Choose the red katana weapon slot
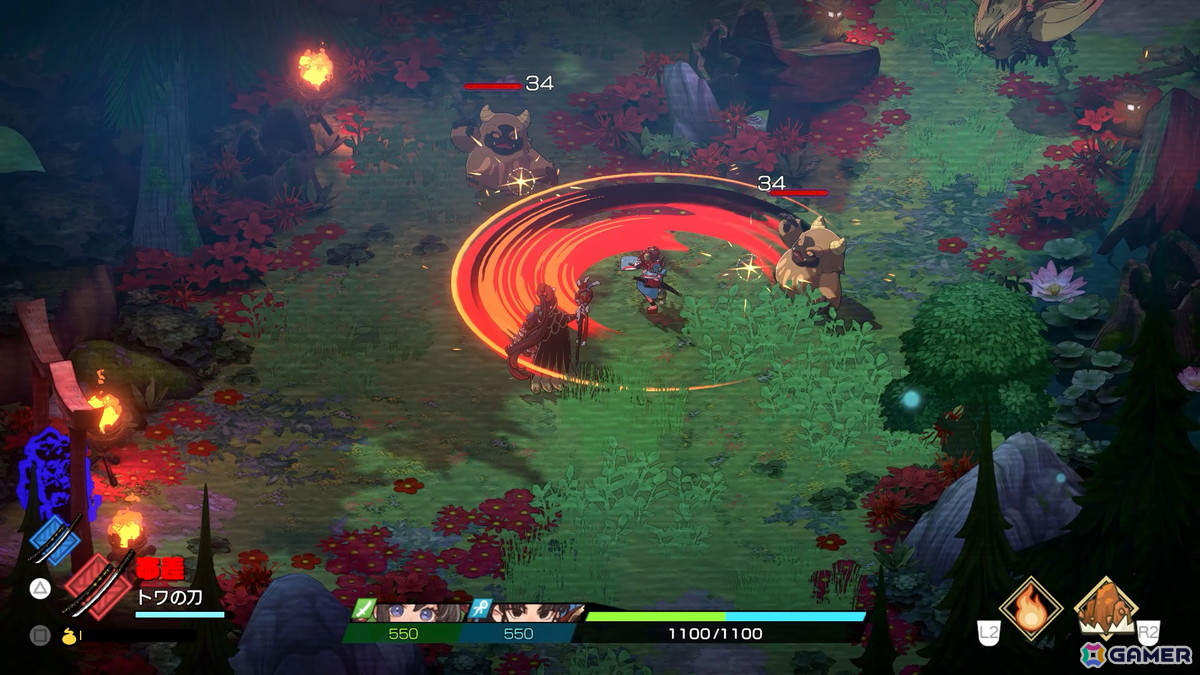The image size is (1200, 675). tap(97, 584)
